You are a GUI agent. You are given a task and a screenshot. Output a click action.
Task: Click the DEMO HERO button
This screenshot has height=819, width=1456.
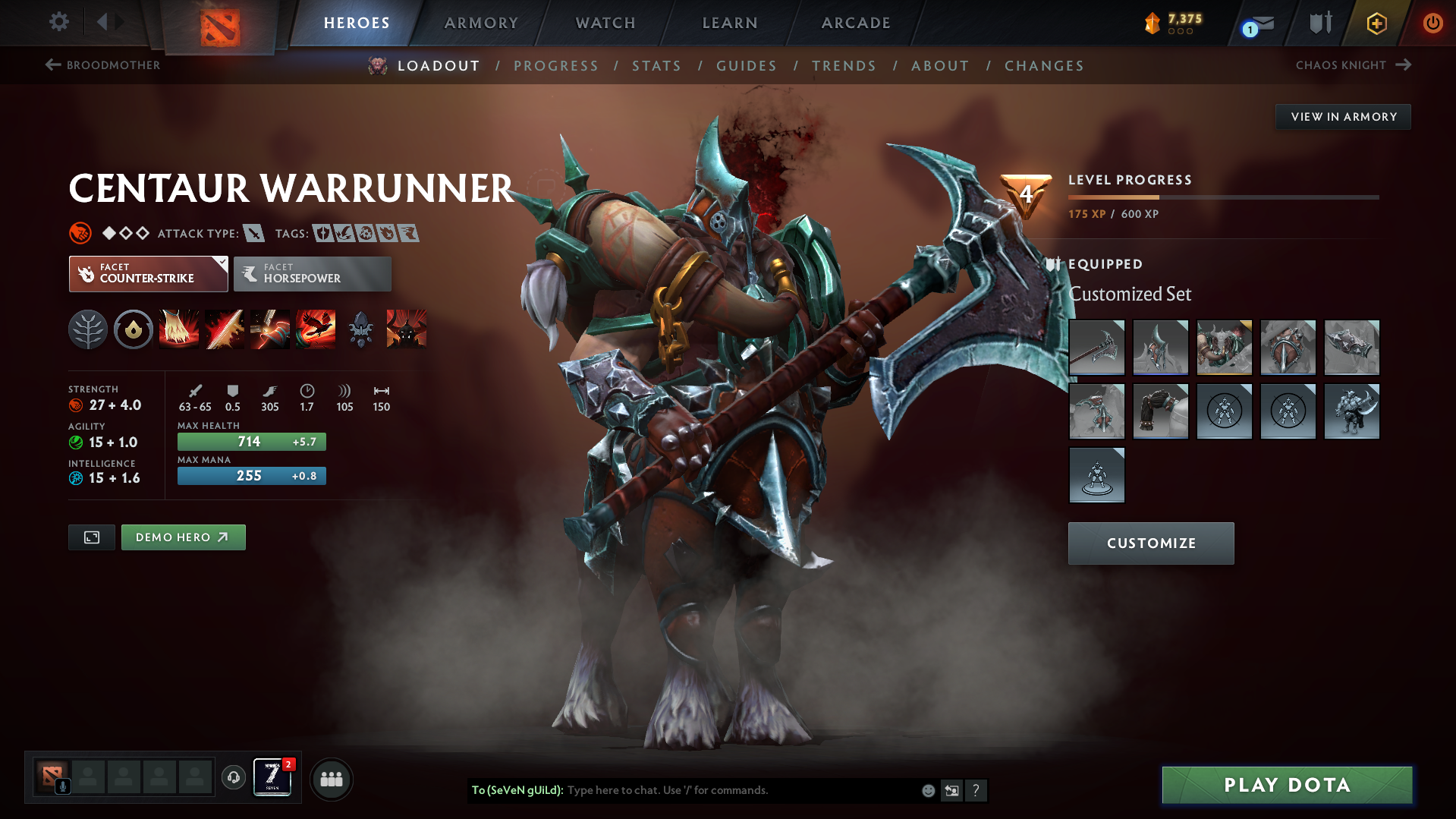pos(183,537)
